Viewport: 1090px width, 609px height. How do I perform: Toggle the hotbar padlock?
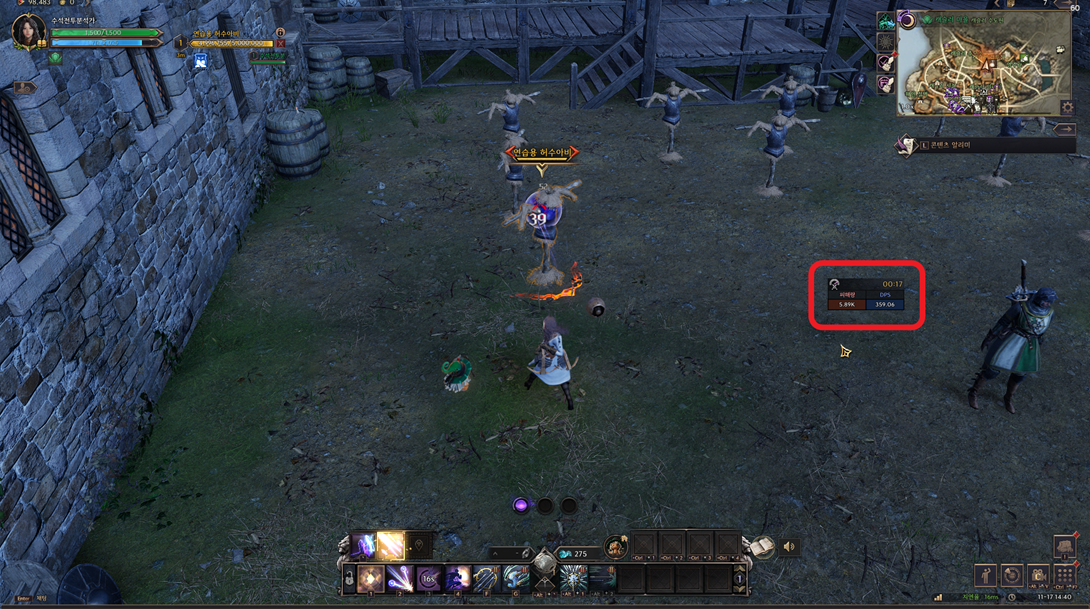pyautogui.click(x=348, y=577)
